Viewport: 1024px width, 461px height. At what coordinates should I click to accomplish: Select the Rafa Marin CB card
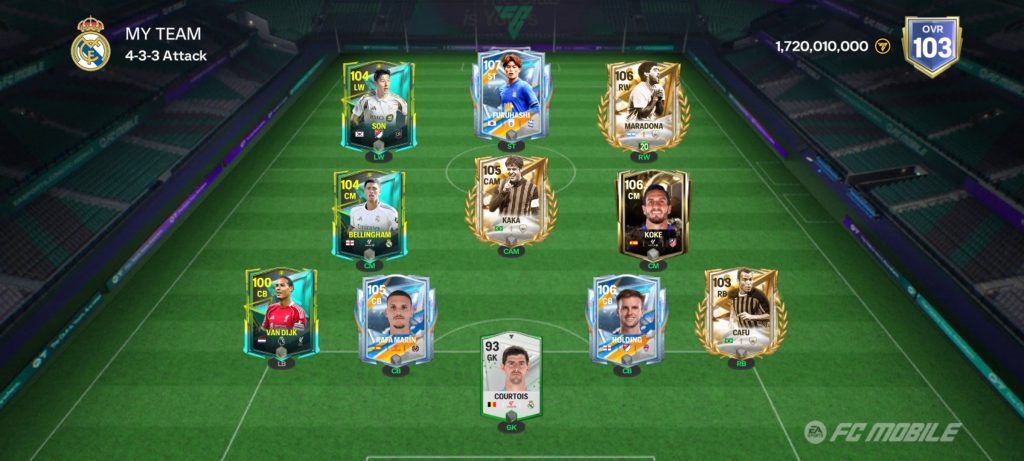[394, 320]
